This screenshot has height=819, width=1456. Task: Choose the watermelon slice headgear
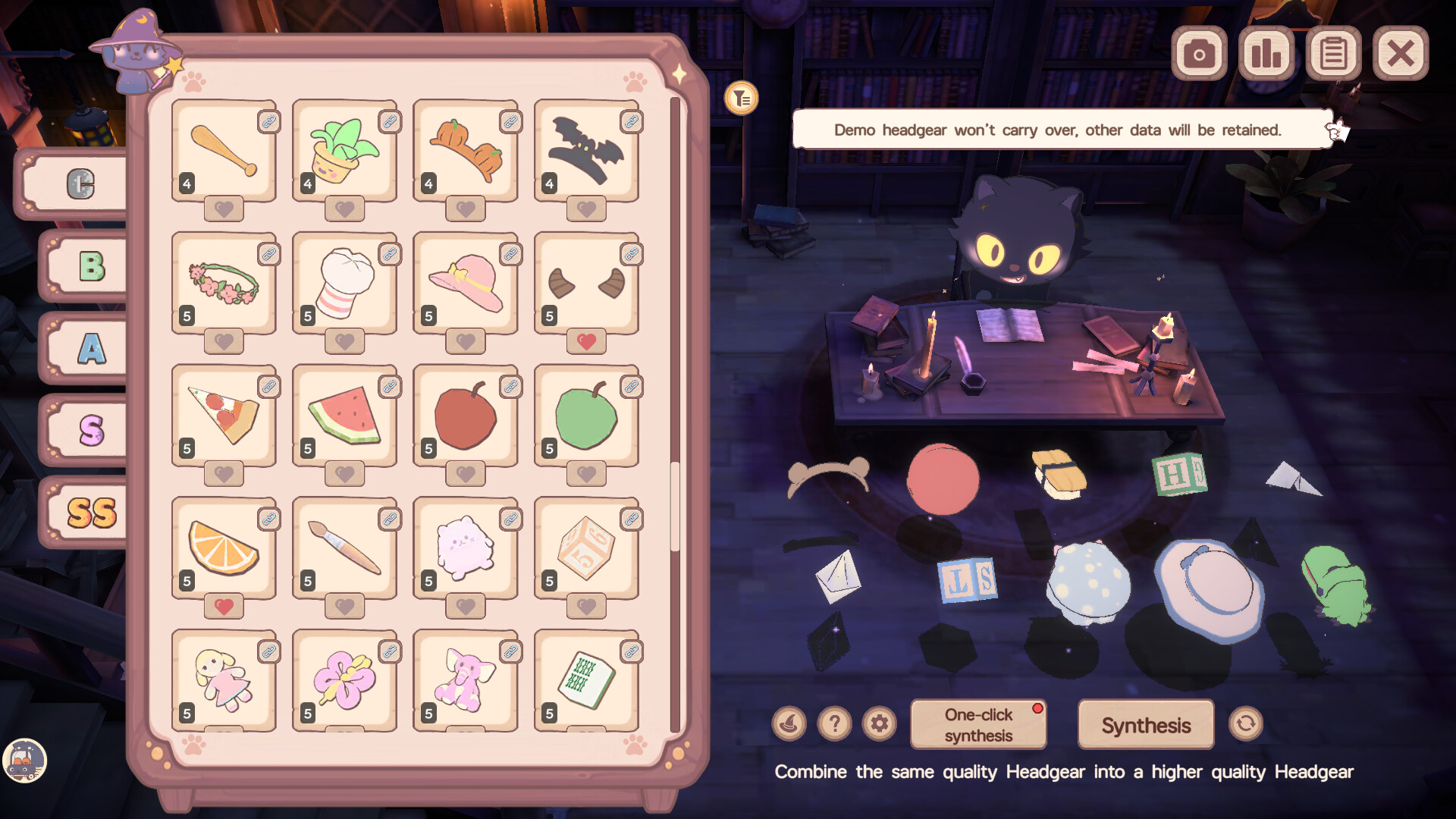point(344,416)
